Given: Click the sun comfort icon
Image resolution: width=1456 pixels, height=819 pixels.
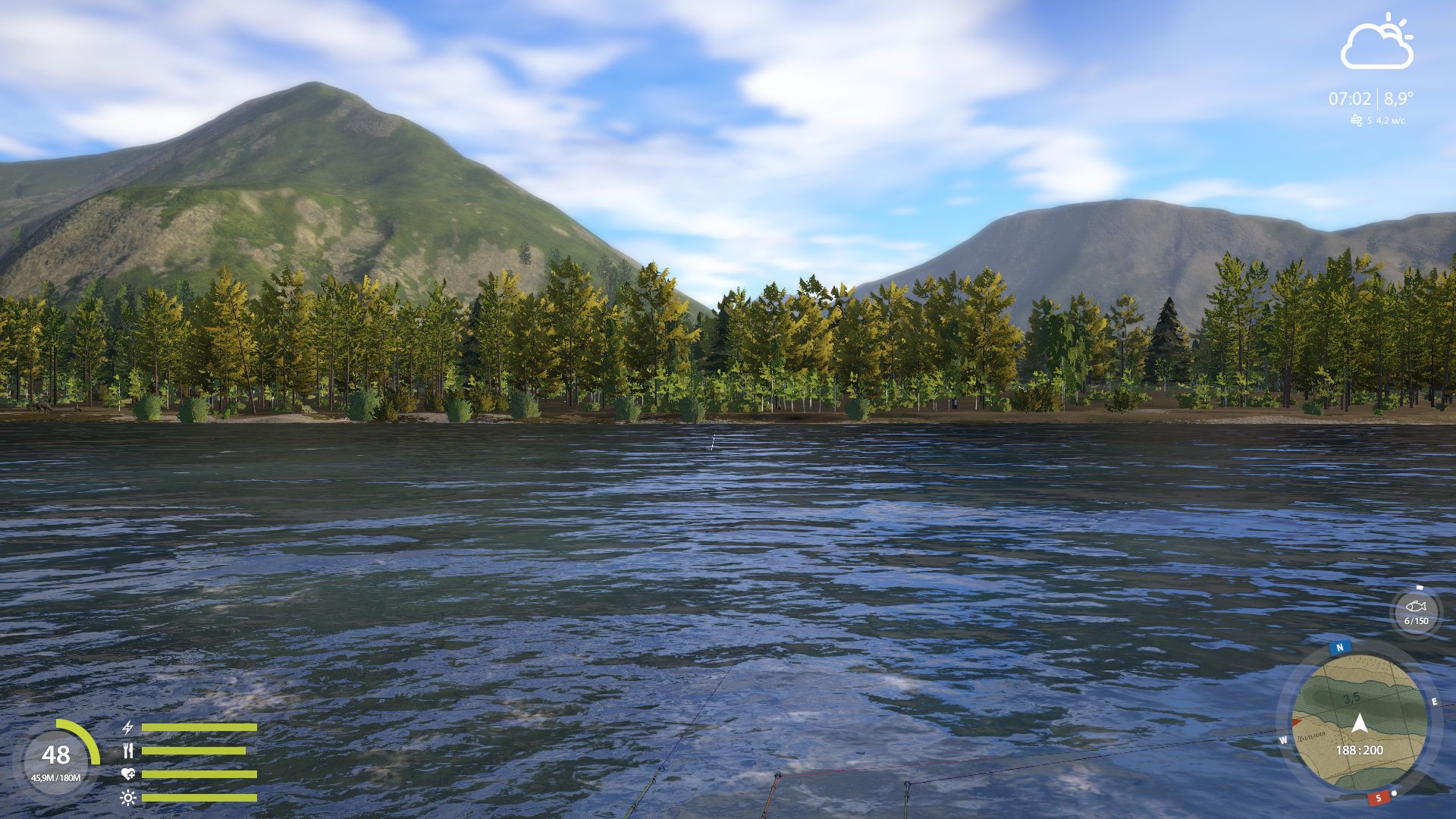Looking at the screenshot, I should pos(128,798).
